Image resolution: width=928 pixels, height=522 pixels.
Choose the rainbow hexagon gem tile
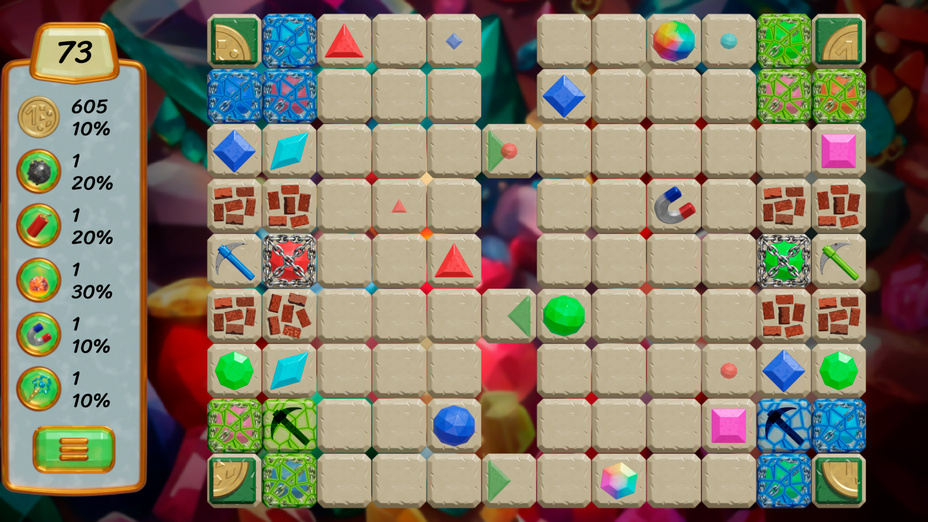tap(619, 480)
